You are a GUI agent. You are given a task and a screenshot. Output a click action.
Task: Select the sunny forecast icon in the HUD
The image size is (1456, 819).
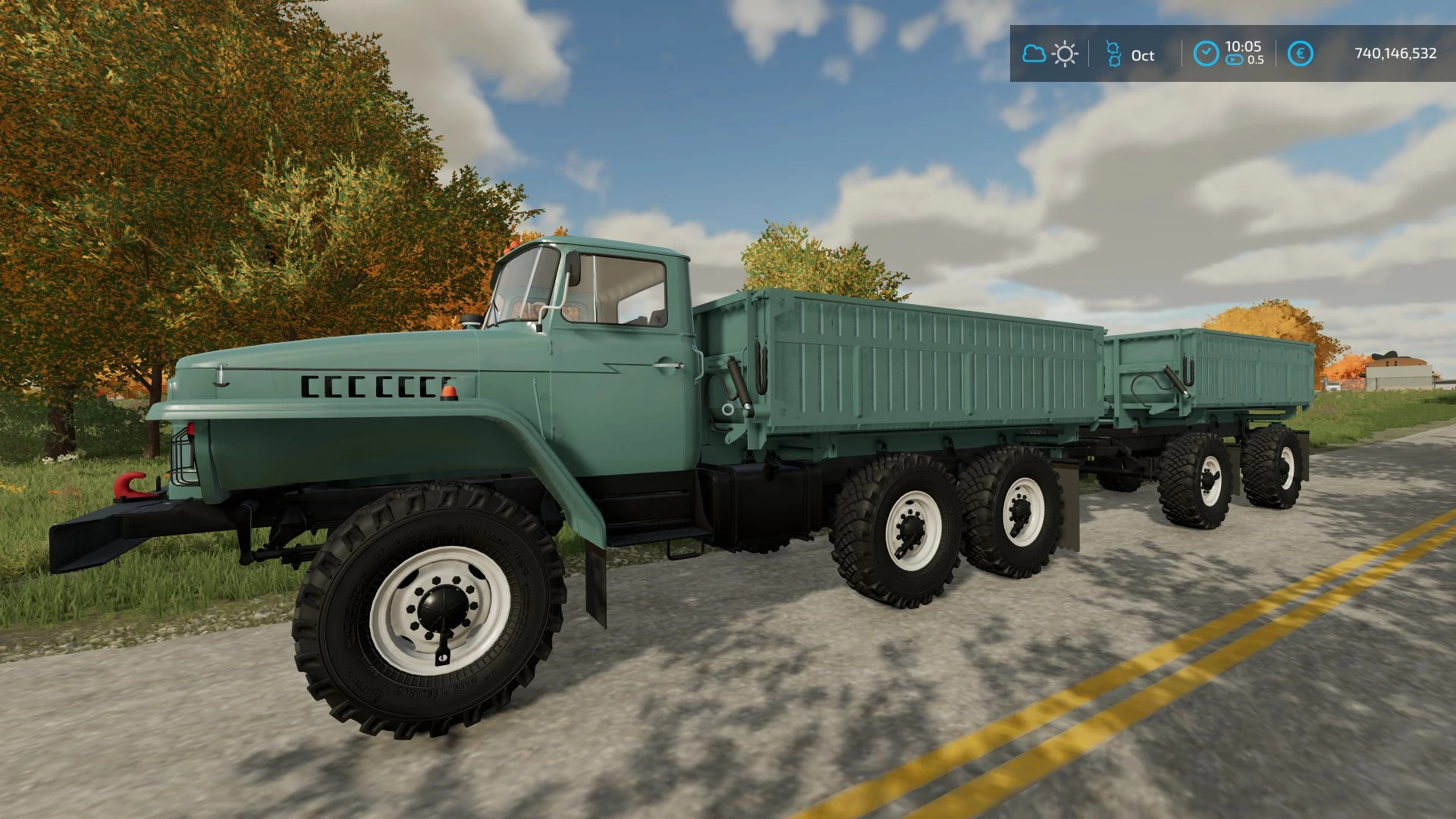point(1065,52)
